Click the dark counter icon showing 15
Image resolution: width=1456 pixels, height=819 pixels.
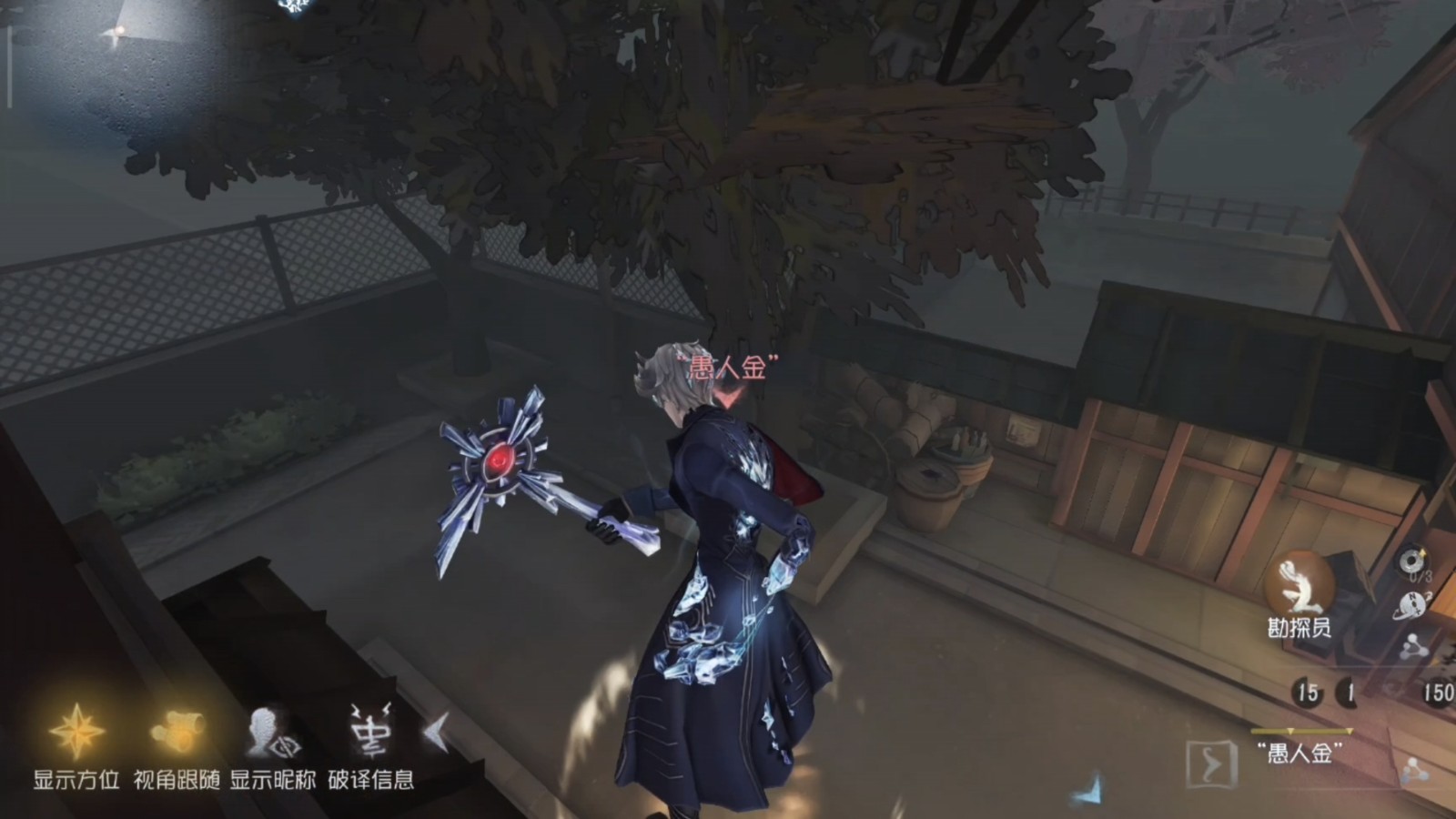[x=1307, y=690]
